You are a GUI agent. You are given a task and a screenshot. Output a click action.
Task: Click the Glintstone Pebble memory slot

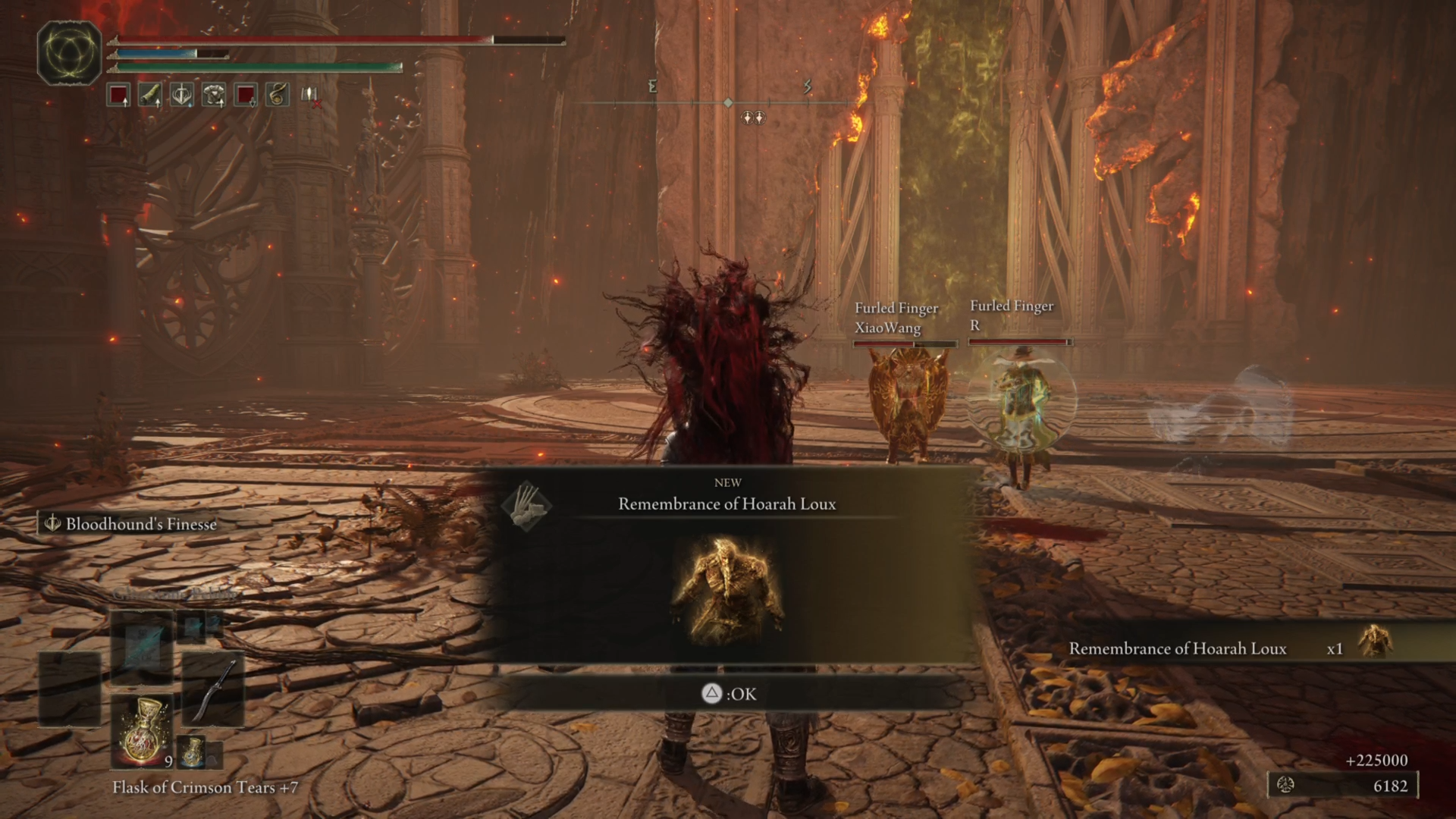pos(142,648)
